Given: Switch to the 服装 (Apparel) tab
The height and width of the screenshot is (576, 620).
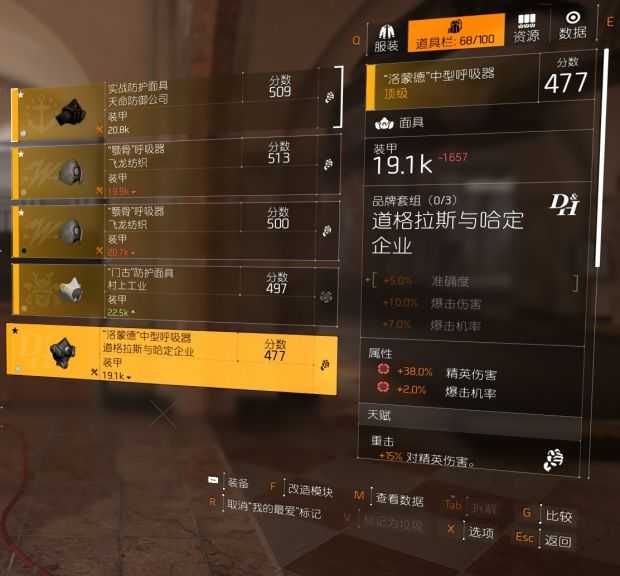Looking at the screenshot, I should click(386, 35).
